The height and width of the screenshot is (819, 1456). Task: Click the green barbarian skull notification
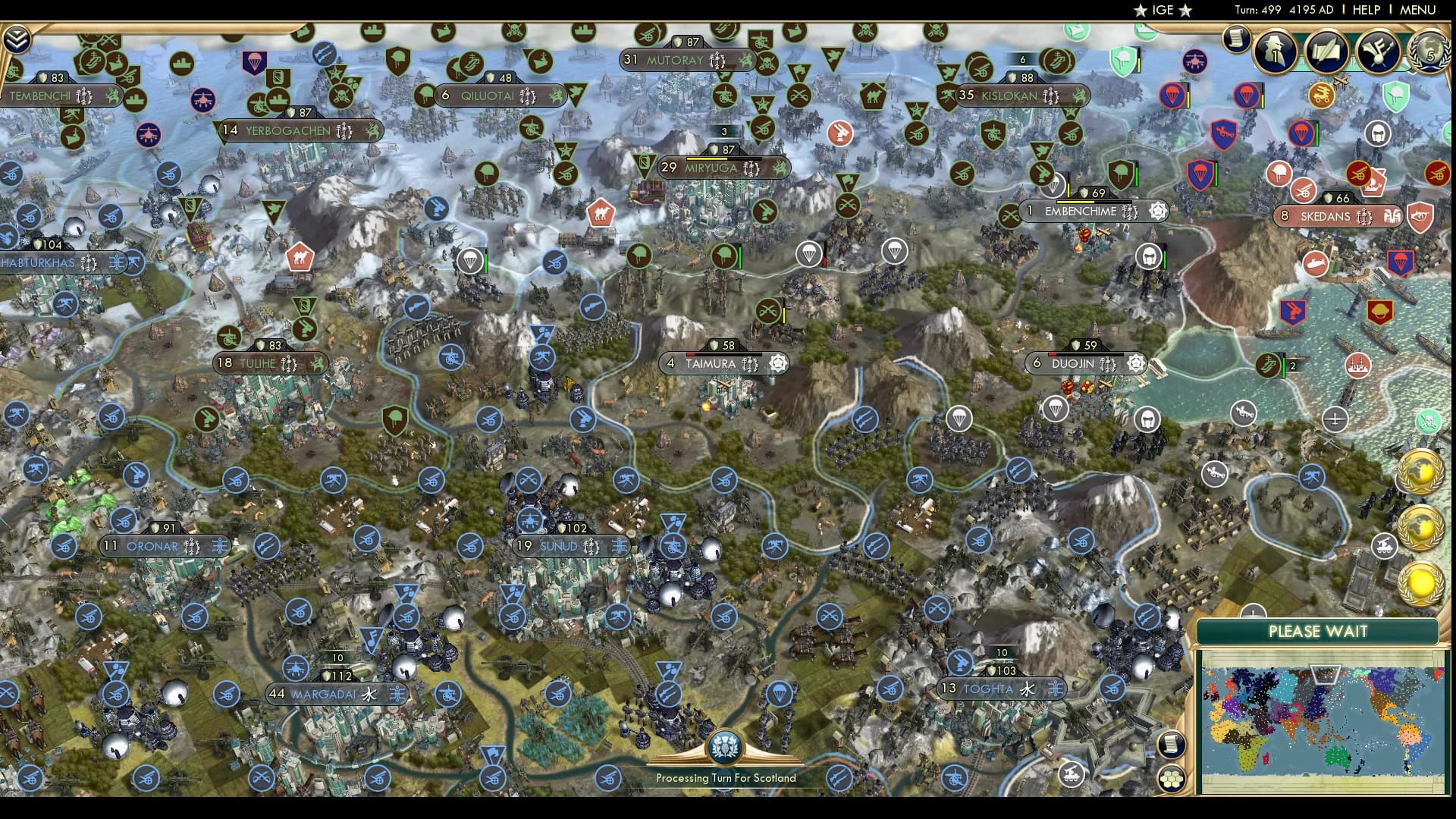[1429, 422]
